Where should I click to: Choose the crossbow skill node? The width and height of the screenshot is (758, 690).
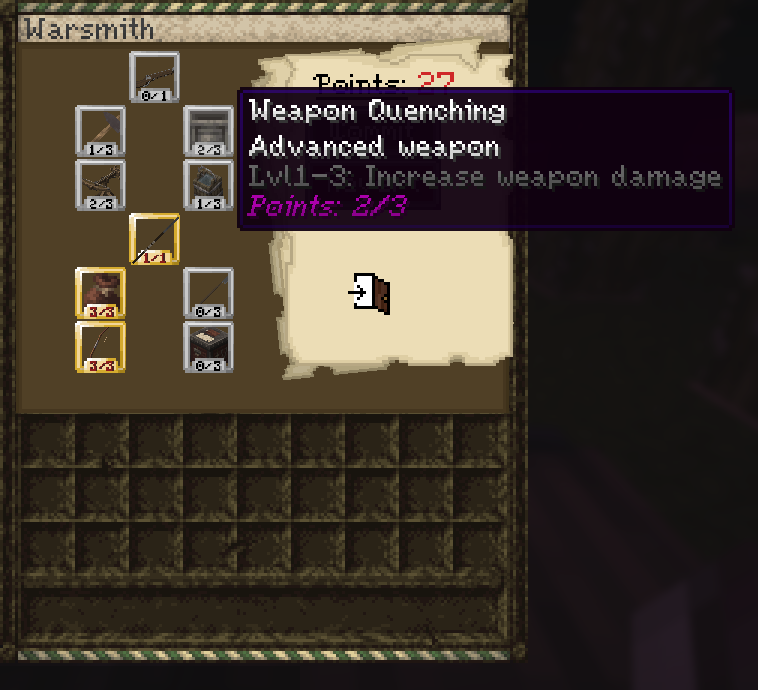pyautogui.click(x=100, y=185)
